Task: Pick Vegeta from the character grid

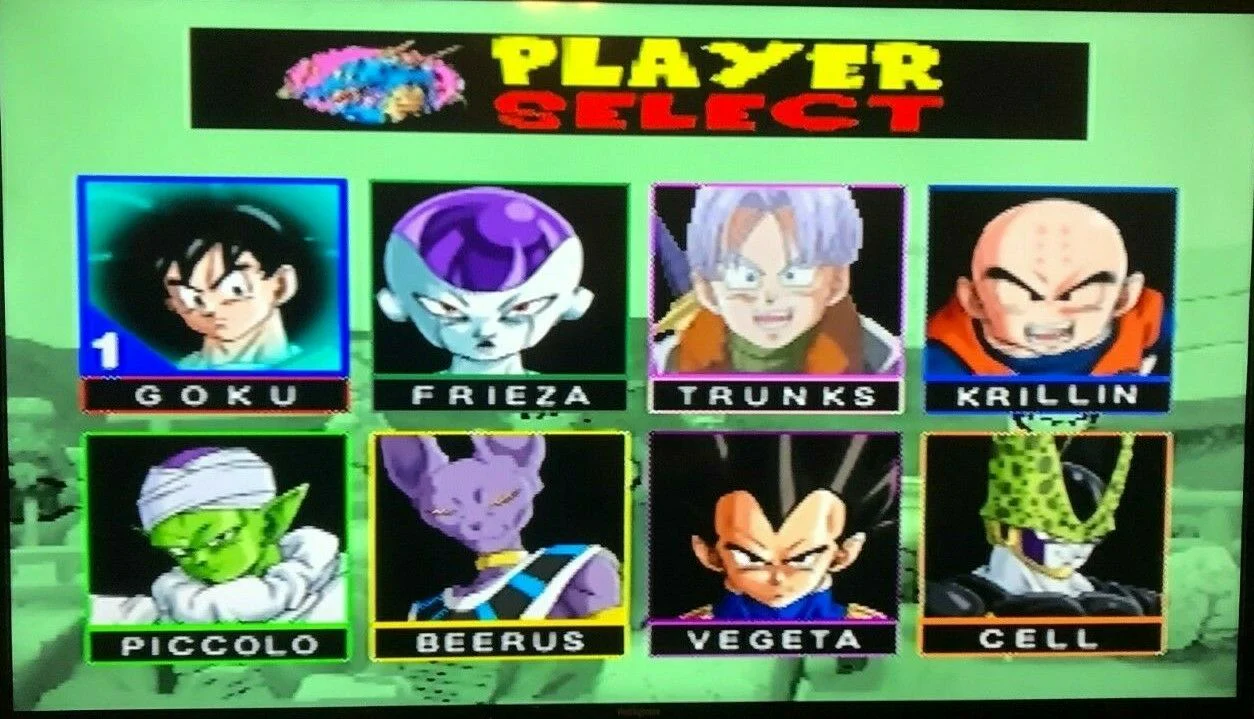Action: point(775,528)
